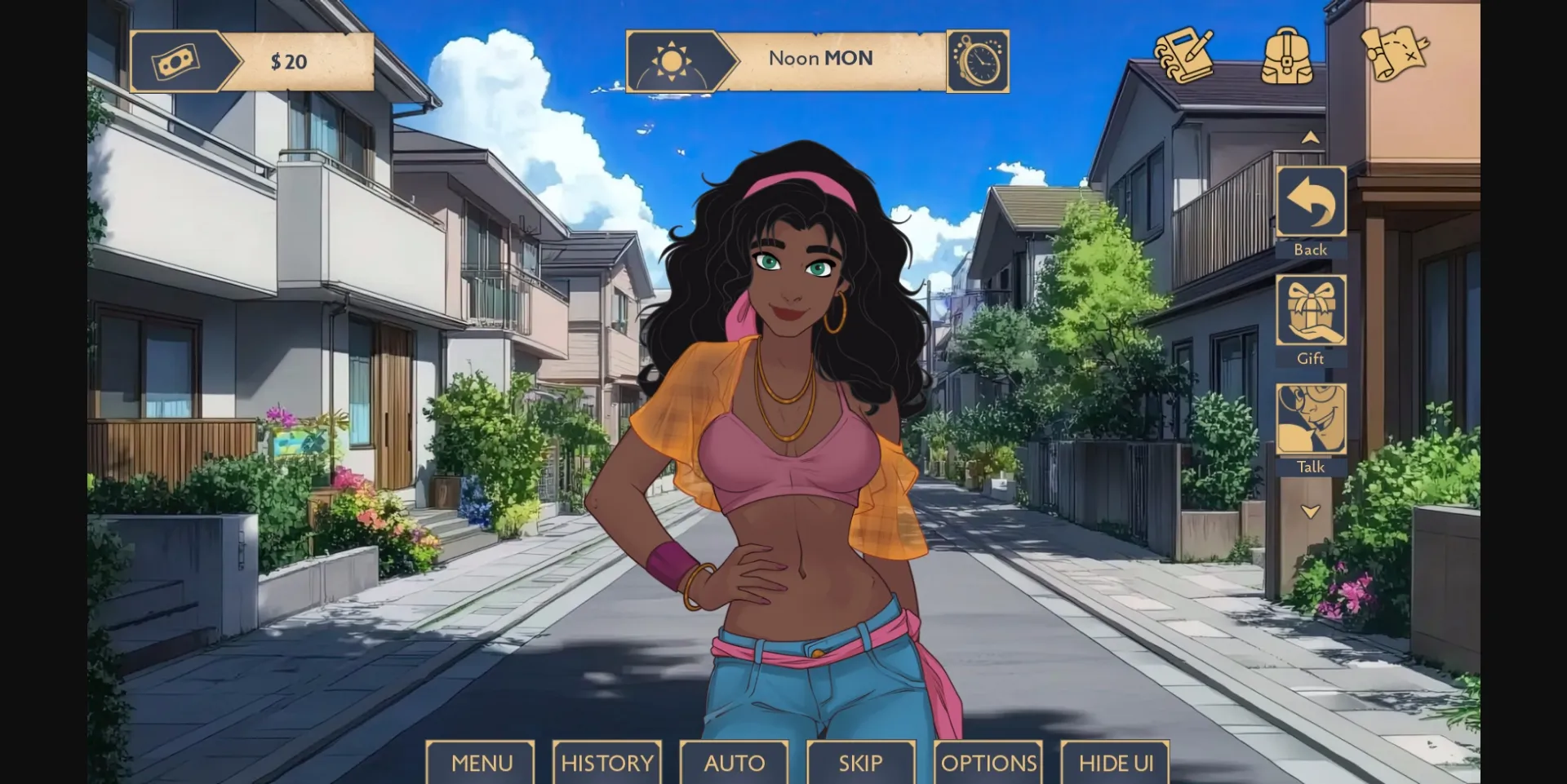Open the HISTORY log
The width and height of the screenshot is (1567, 784).
[606, 764]
